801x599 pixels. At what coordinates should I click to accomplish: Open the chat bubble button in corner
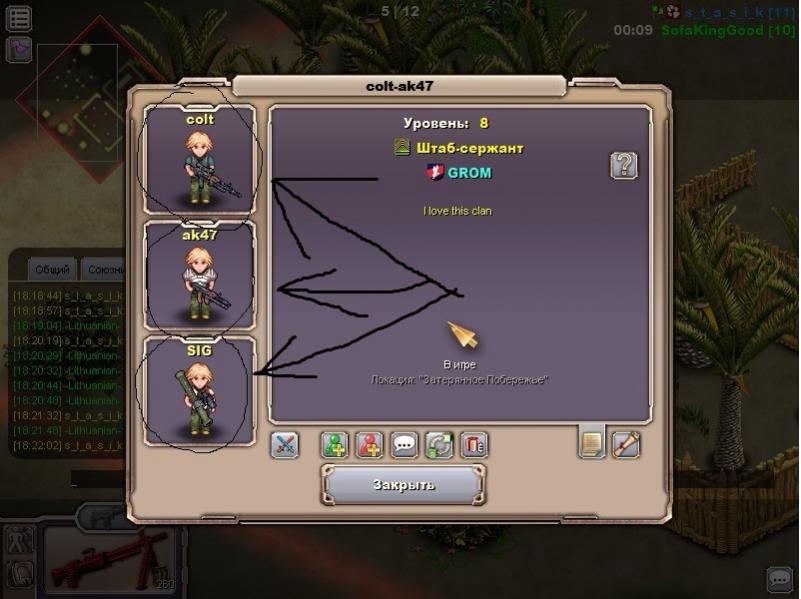click(780, 579)
